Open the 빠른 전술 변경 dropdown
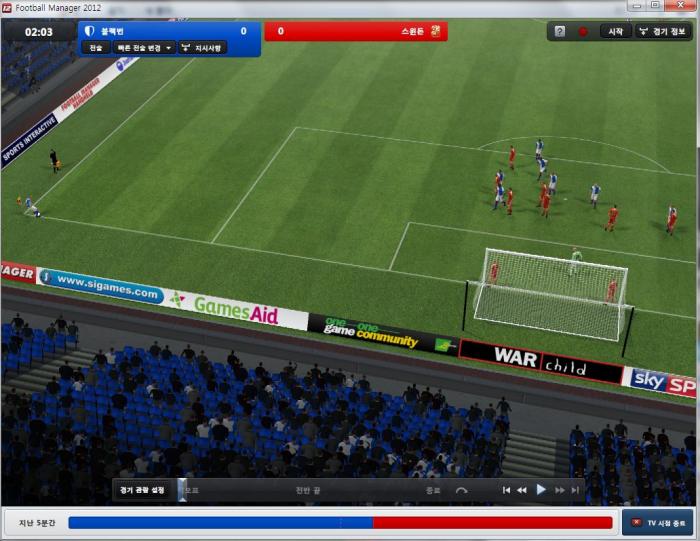This screenshot has width=700, height=541. [x=141, y=47]
